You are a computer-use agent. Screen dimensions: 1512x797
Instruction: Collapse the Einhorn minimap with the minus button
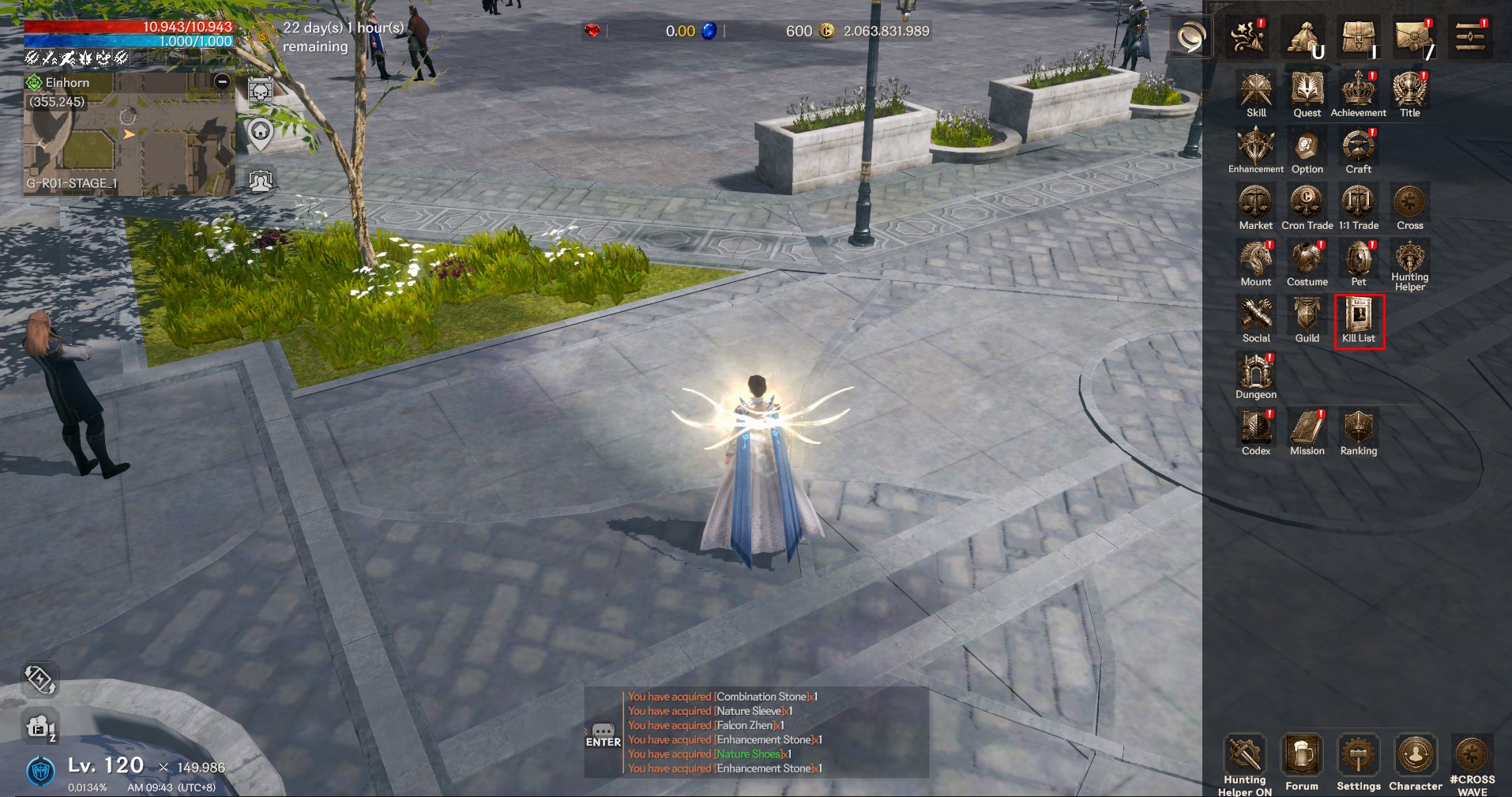[x=223, y=81]
